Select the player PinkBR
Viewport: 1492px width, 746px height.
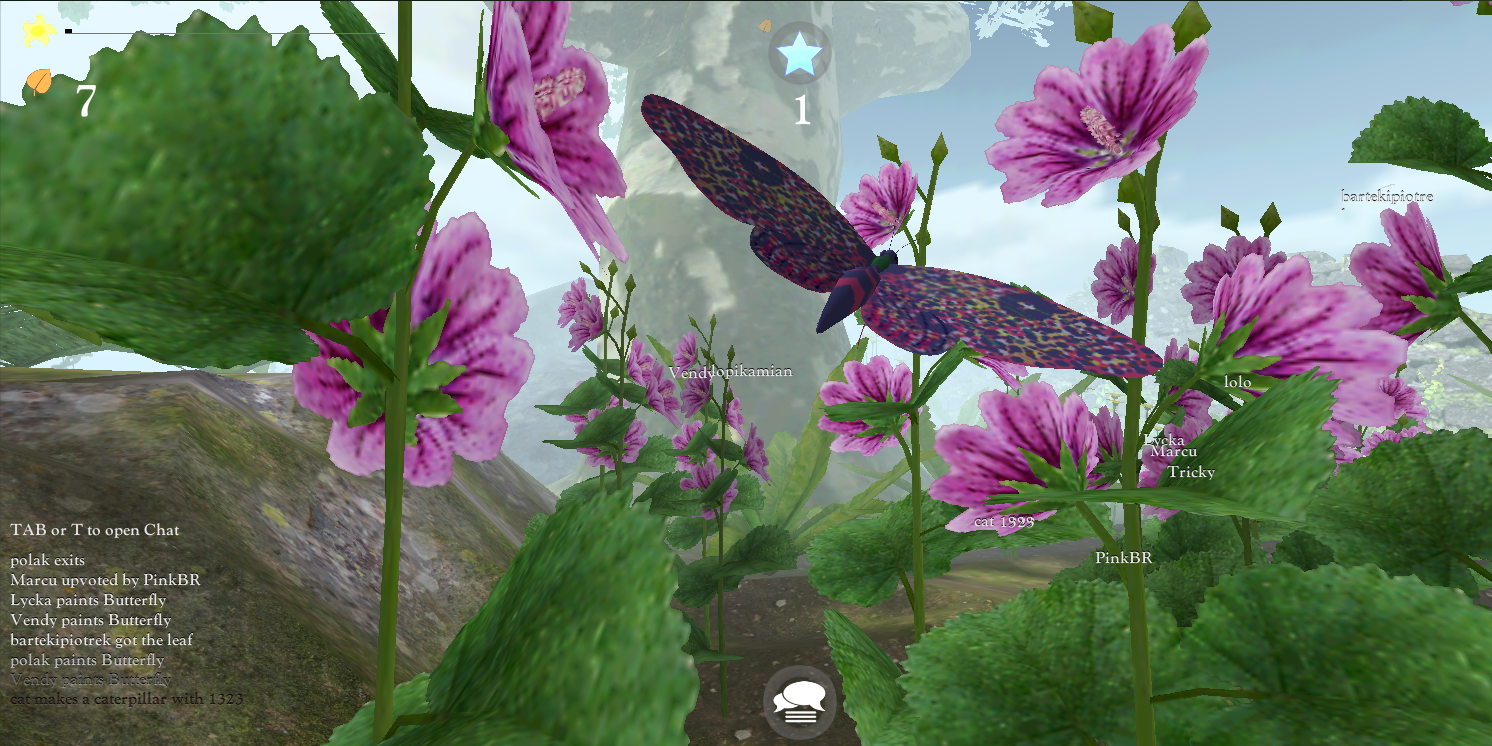pyautogui.click(x=1124, y=559)
